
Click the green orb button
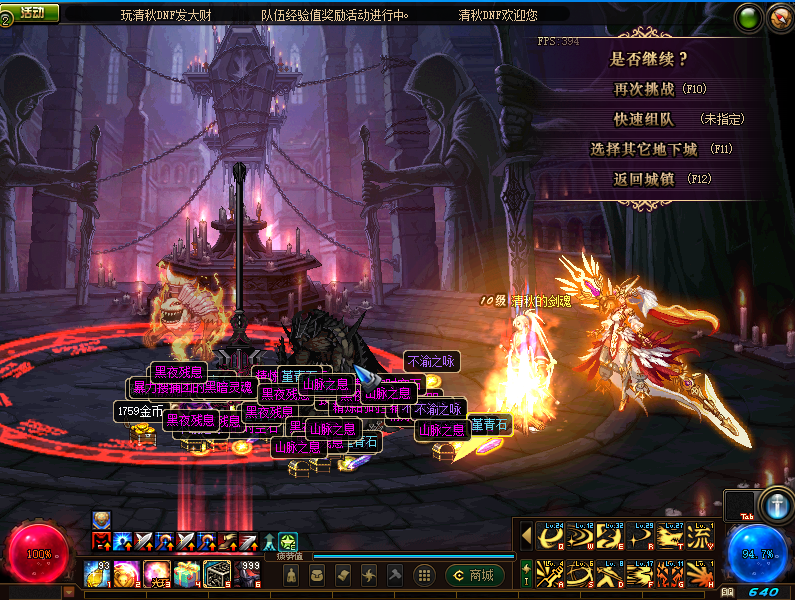click(x=749, y=17)
